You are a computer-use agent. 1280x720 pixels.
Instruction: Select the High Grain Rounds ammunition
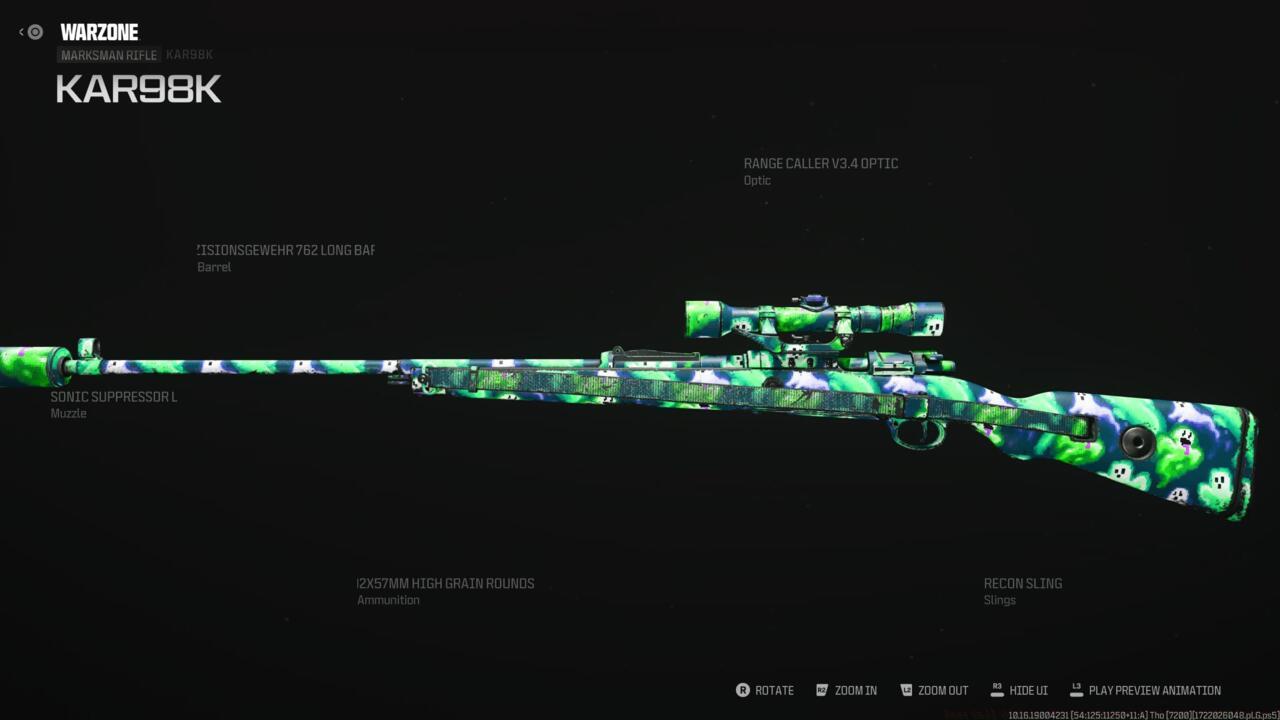[446, 584]
